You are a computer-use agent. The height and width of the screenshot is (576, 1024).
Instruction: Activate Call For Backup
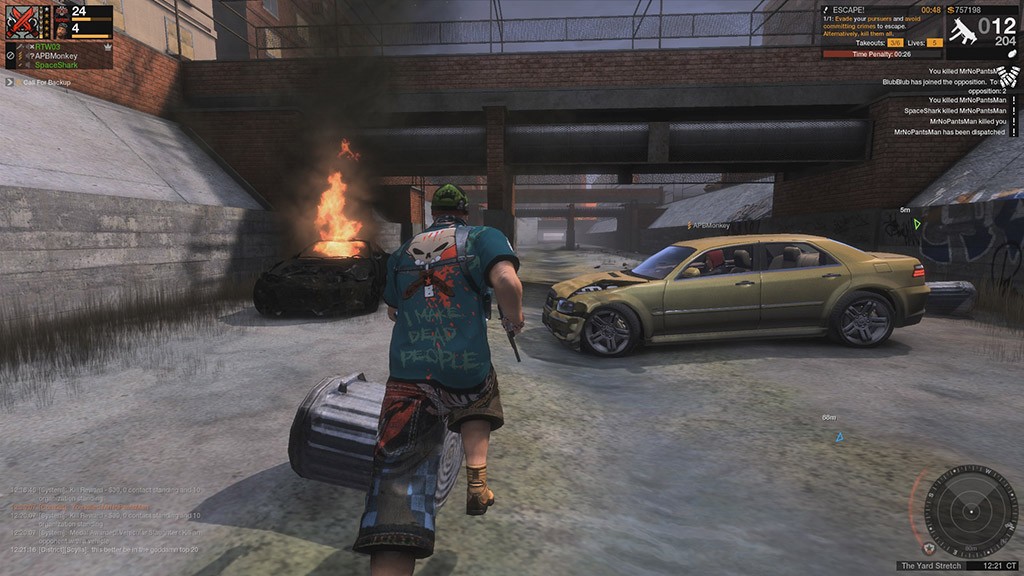(46, 82)
